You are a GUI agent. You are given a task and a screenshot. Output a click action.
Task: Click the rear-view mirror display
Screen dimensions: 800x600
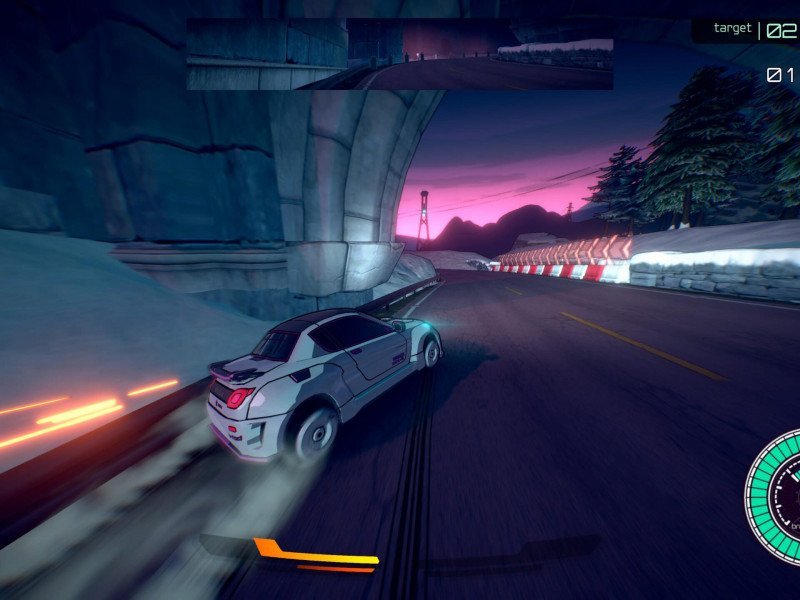[399, 54]
